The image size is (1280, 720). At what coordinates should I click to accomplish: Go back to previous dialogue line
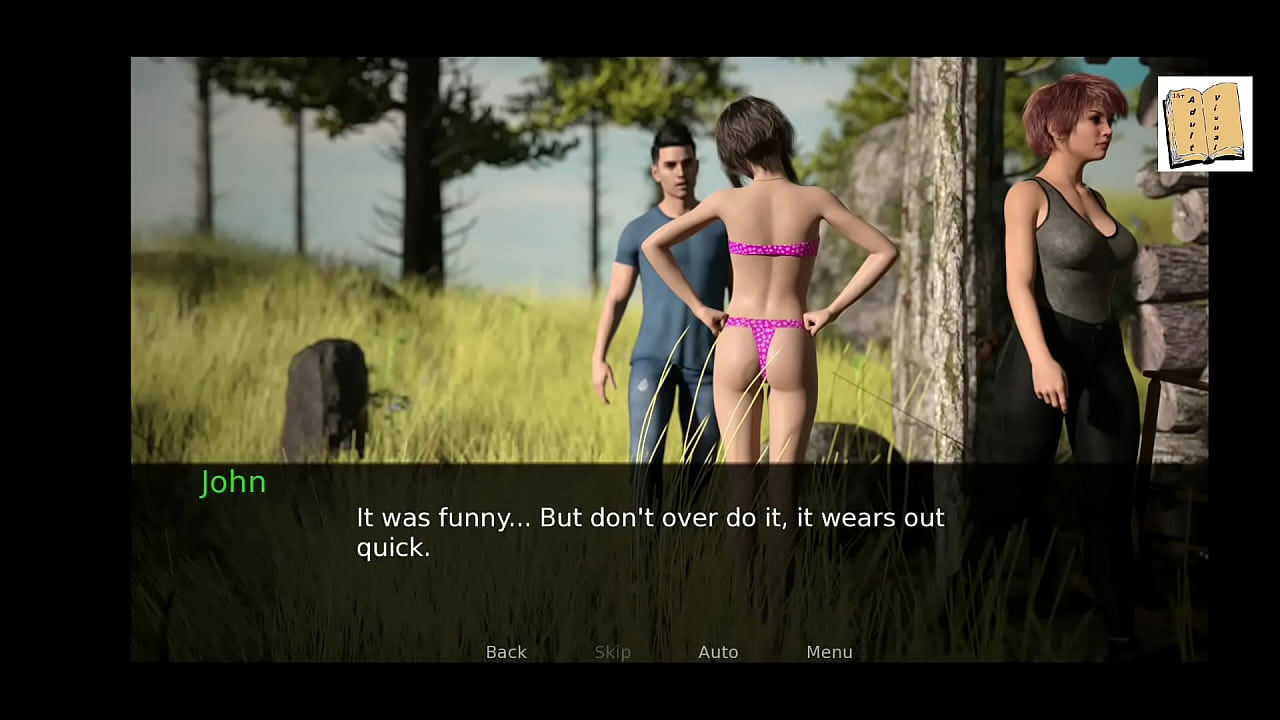506,652
